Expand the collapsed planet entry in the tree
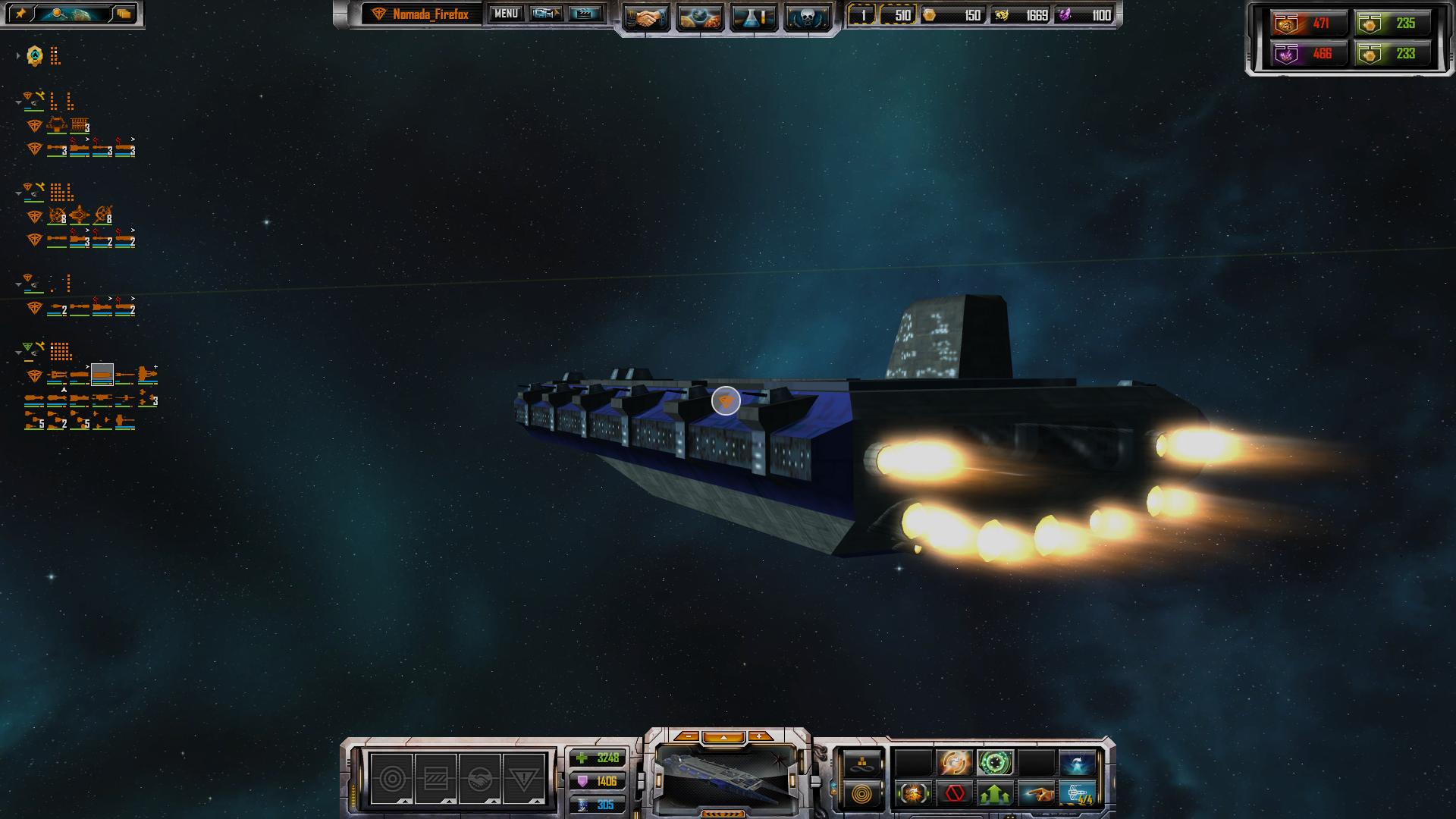The height and width of the screenshot is (819, 1456). [x=18, y=55]
